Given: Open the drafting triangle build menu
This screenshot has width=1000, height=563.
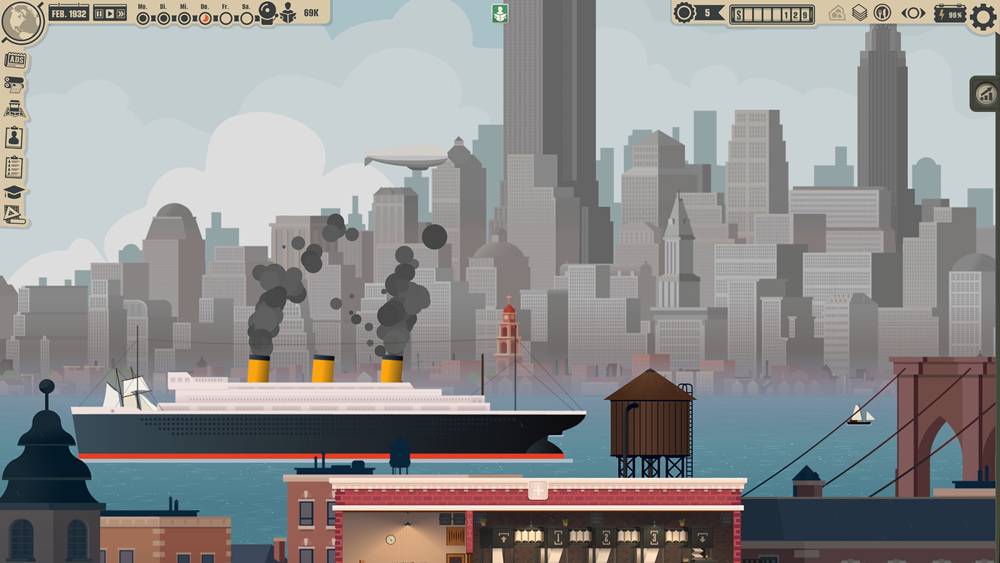Looking at the screenshot, I should coord(14,213).
